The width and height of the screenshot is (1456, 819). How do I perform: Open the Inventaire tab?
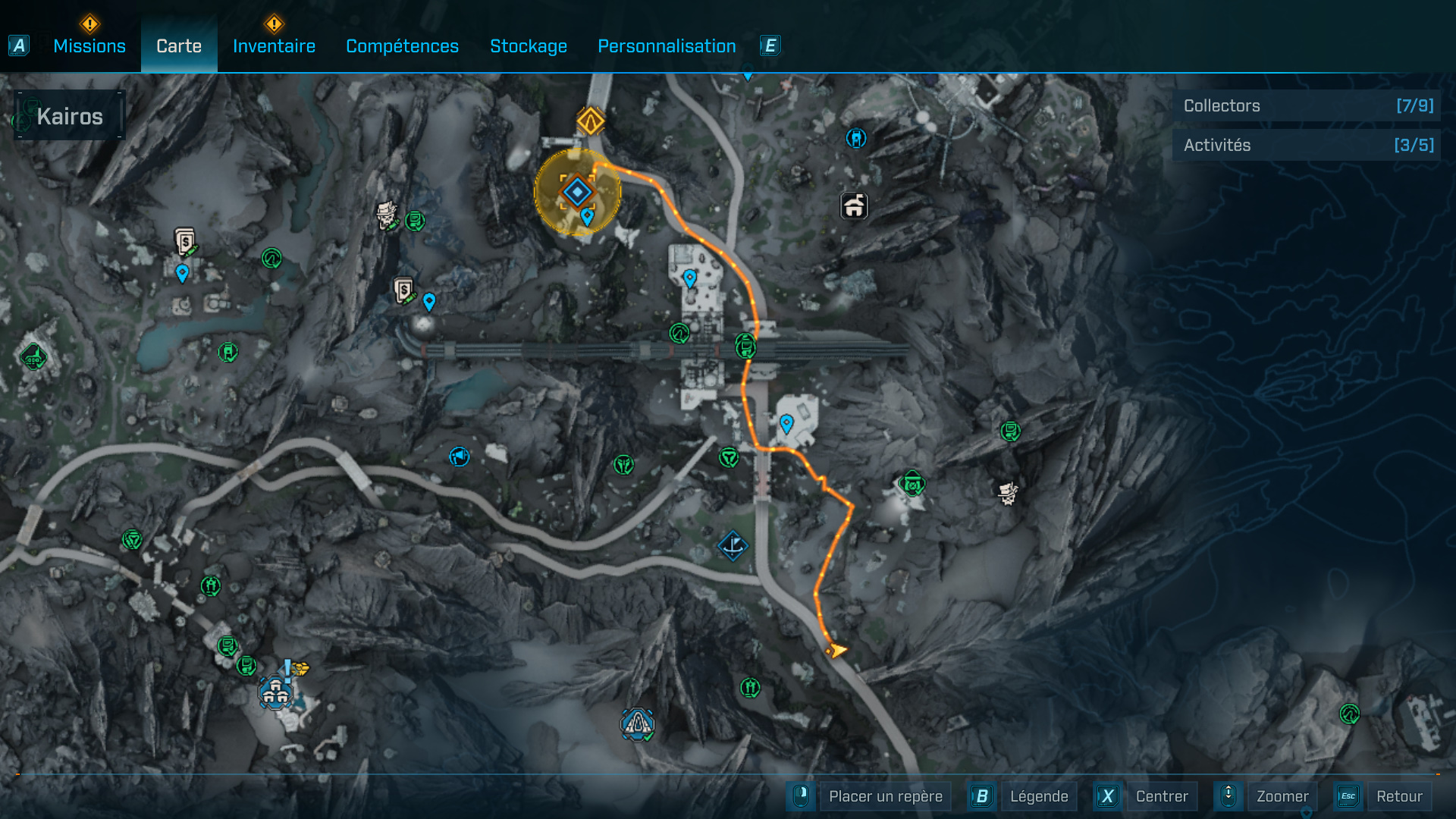click(x=274, y=46)
